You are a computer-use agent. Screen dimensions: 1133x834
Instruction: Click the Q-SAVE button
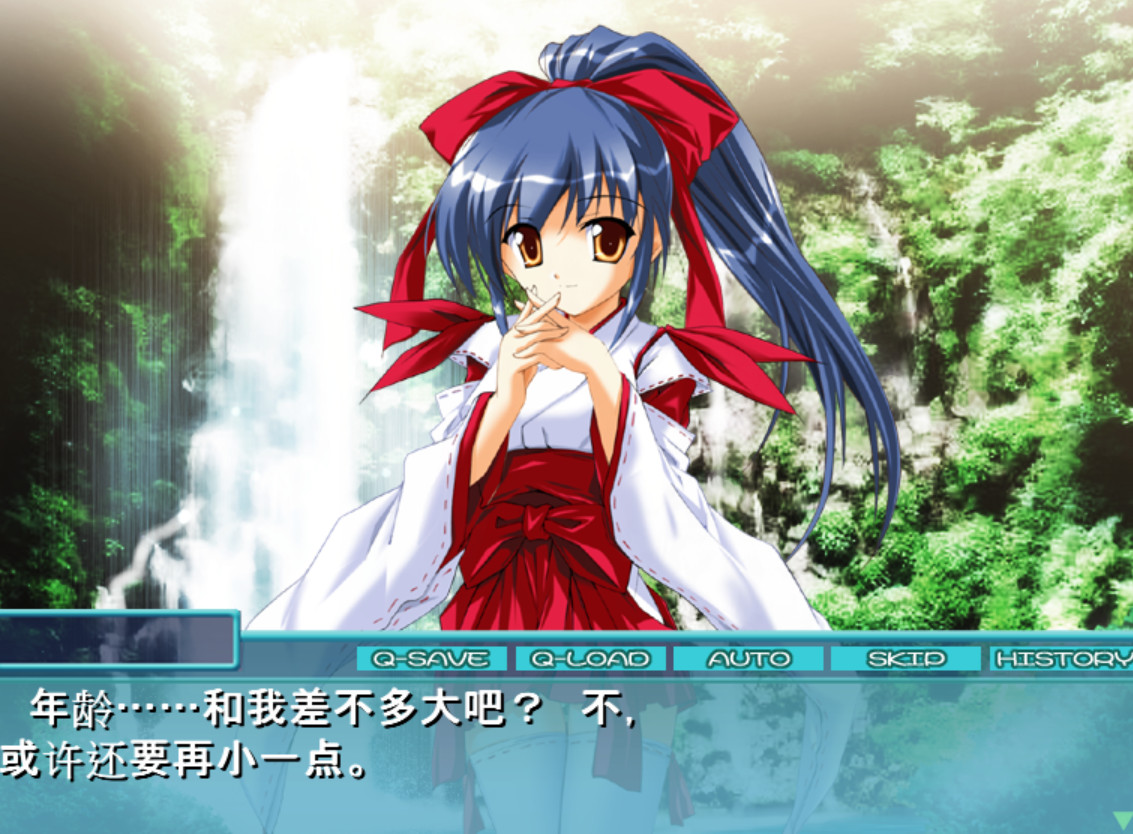pyautogui.click(x=431, y=659)
